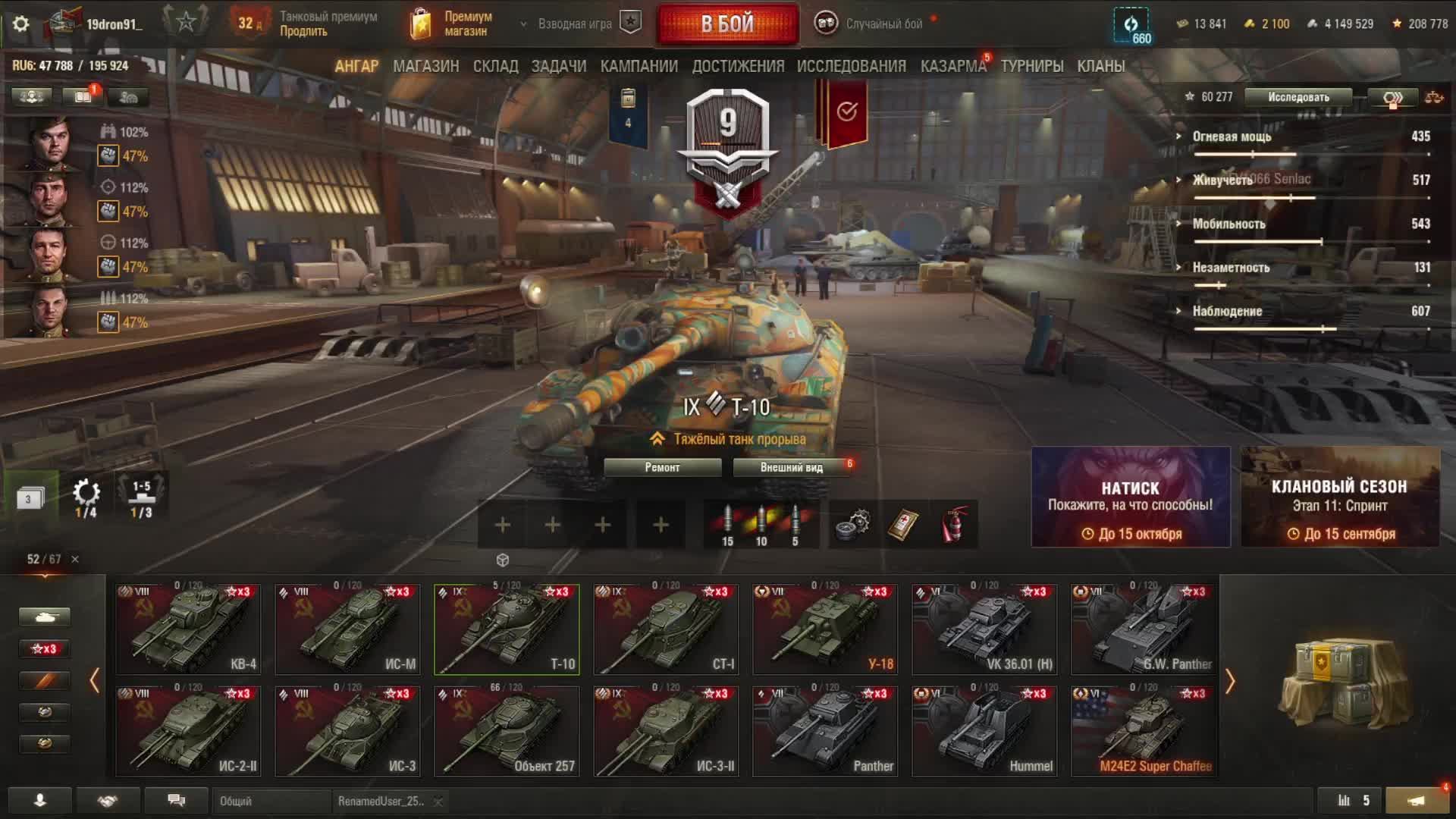Screen dimensions: 1456x819
Task: Open the КЛАНОВЫЙ СЕЗОН banner
Action: [1340, 497]
